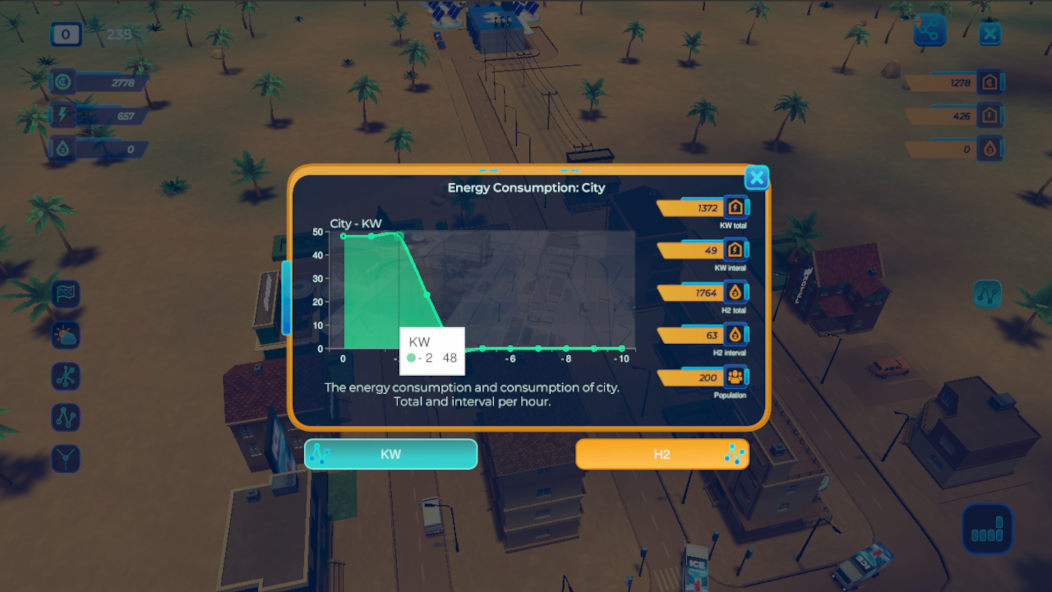Click the share icon button

(929, 32)
